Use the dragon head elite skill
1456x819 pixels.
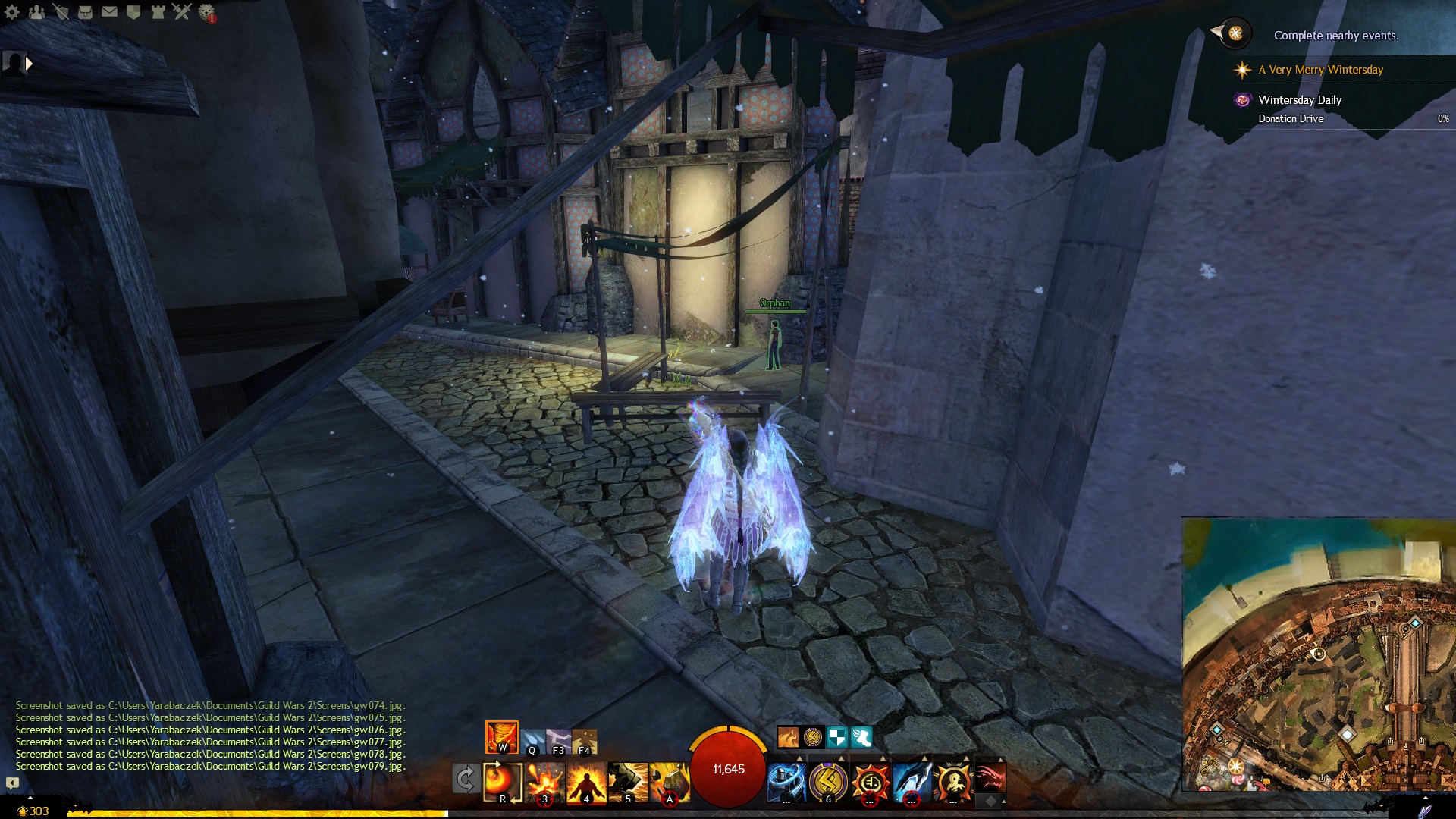pyautogui.click(x=990, y=780)
